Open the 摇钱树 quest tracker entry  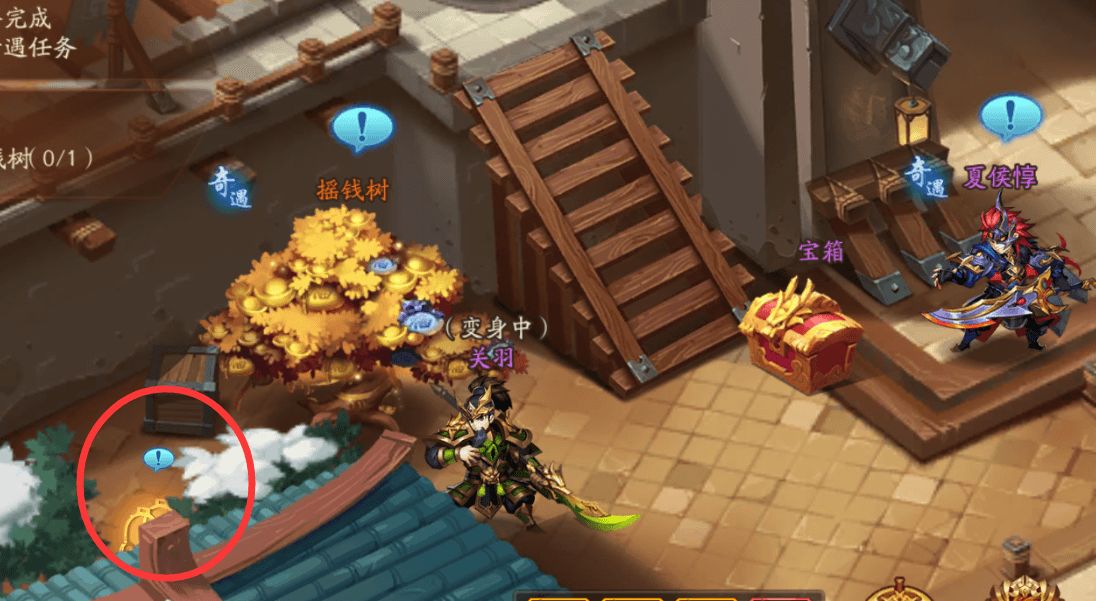(x=45, y=157)
